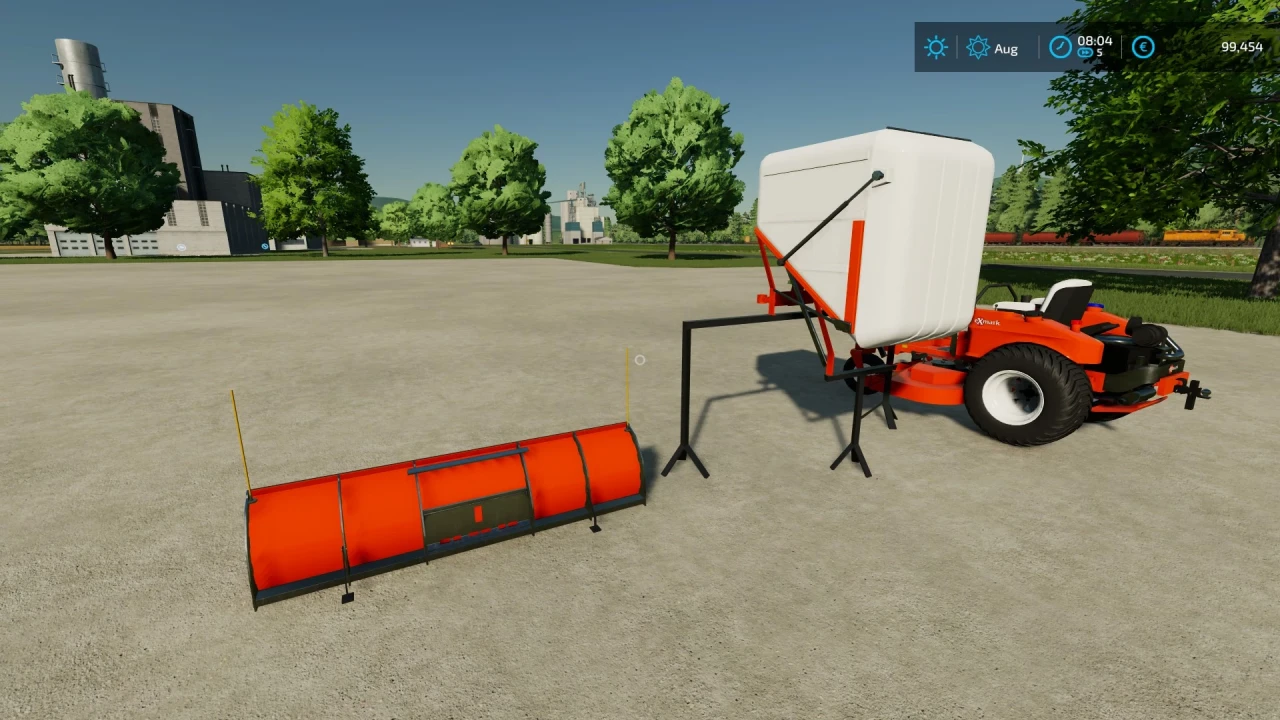The height and width of the screenshot is (720, 1280).
Task: Click the 08:04 time display
Action: (x=1097, y=41)
